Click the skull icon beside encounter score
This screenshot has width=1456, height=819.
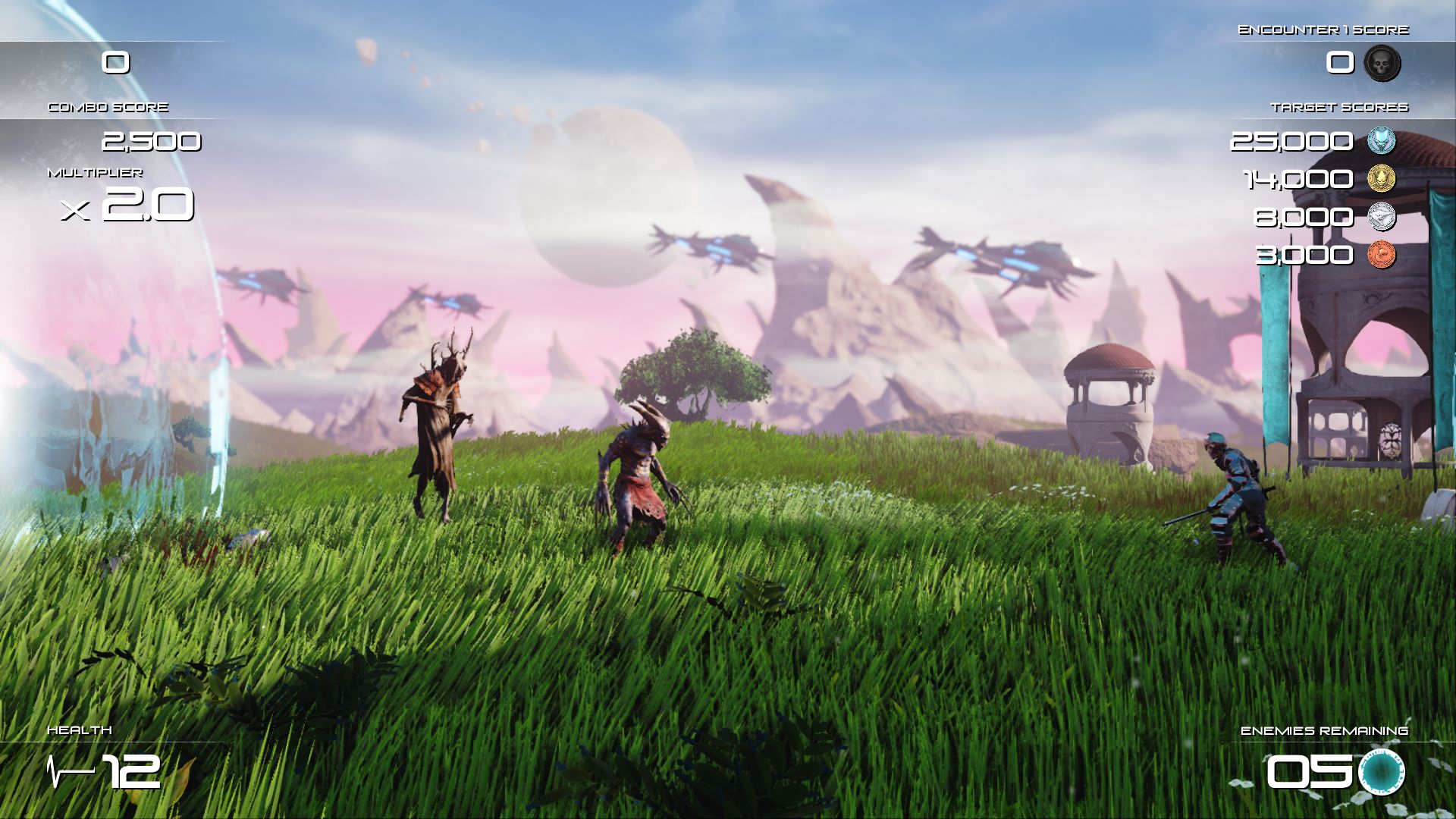1382,63
